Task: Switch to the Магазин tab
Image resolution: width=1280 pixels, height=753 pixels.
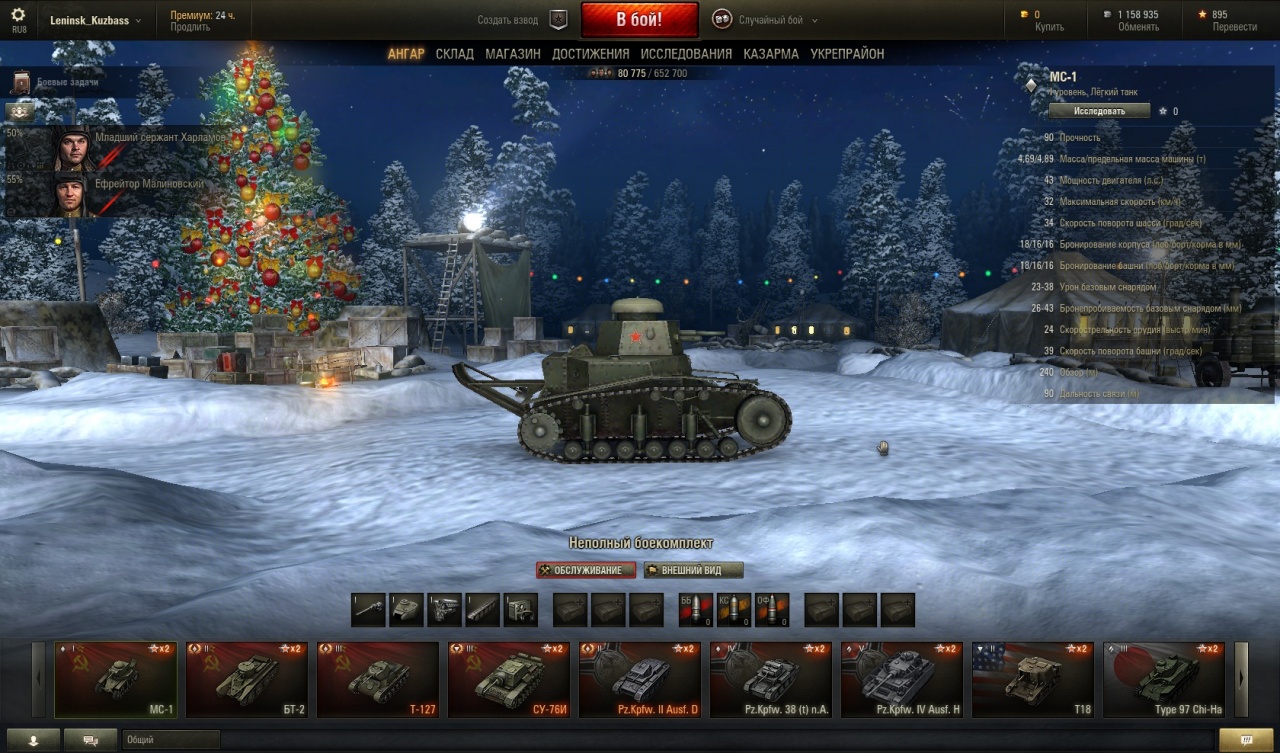Action: click(513, 54)
